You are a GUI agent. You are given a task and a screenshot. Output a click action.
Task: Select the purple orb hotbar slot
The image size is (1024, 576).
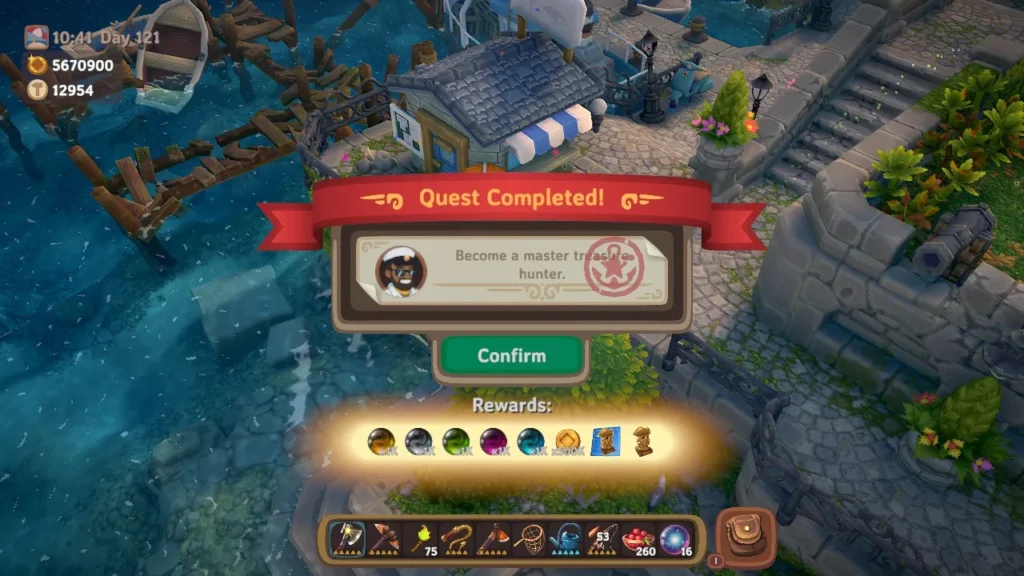[674, 539]
